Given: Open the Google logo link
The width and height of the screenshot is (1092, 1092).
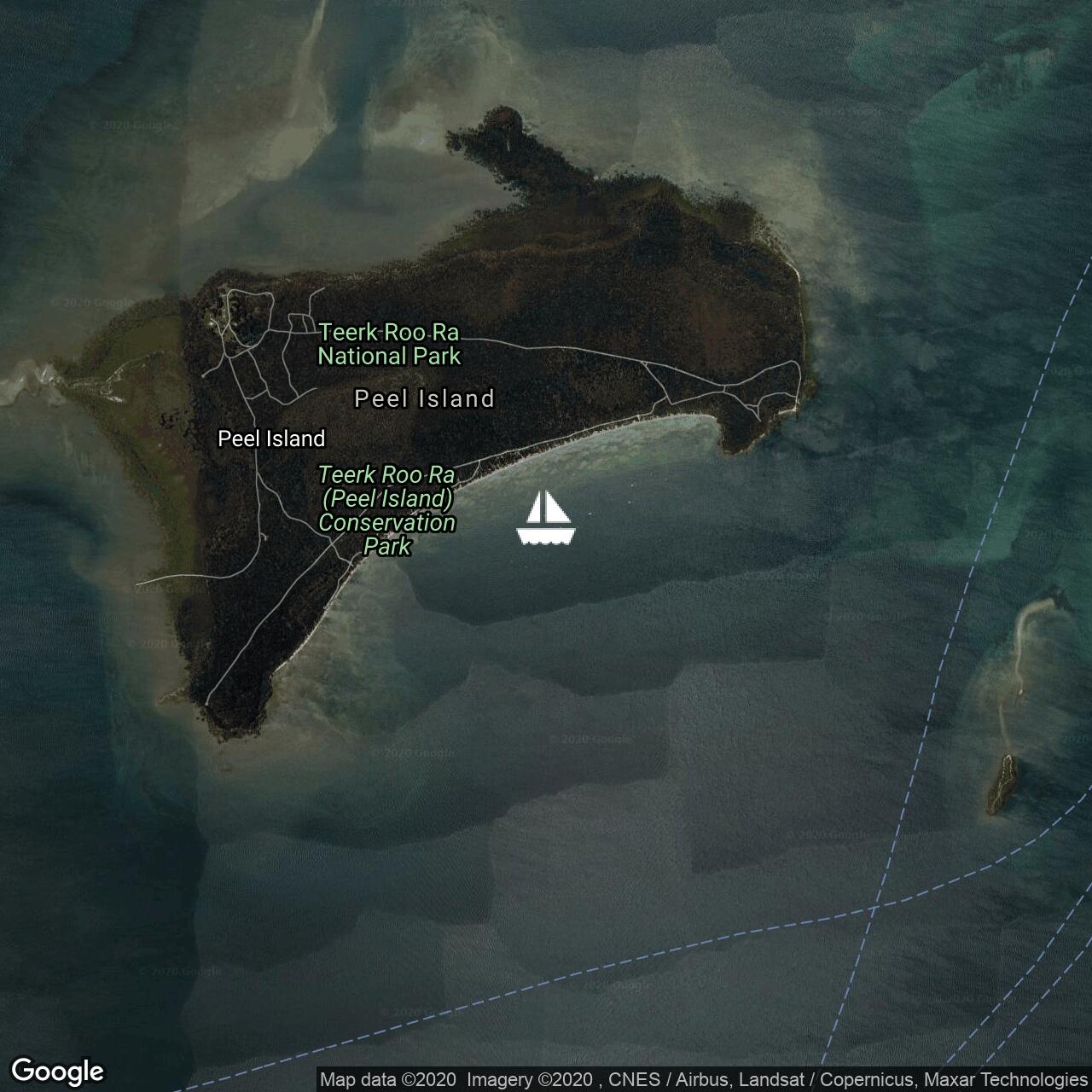Looking at the screenshot, I should click(57, 1071).
